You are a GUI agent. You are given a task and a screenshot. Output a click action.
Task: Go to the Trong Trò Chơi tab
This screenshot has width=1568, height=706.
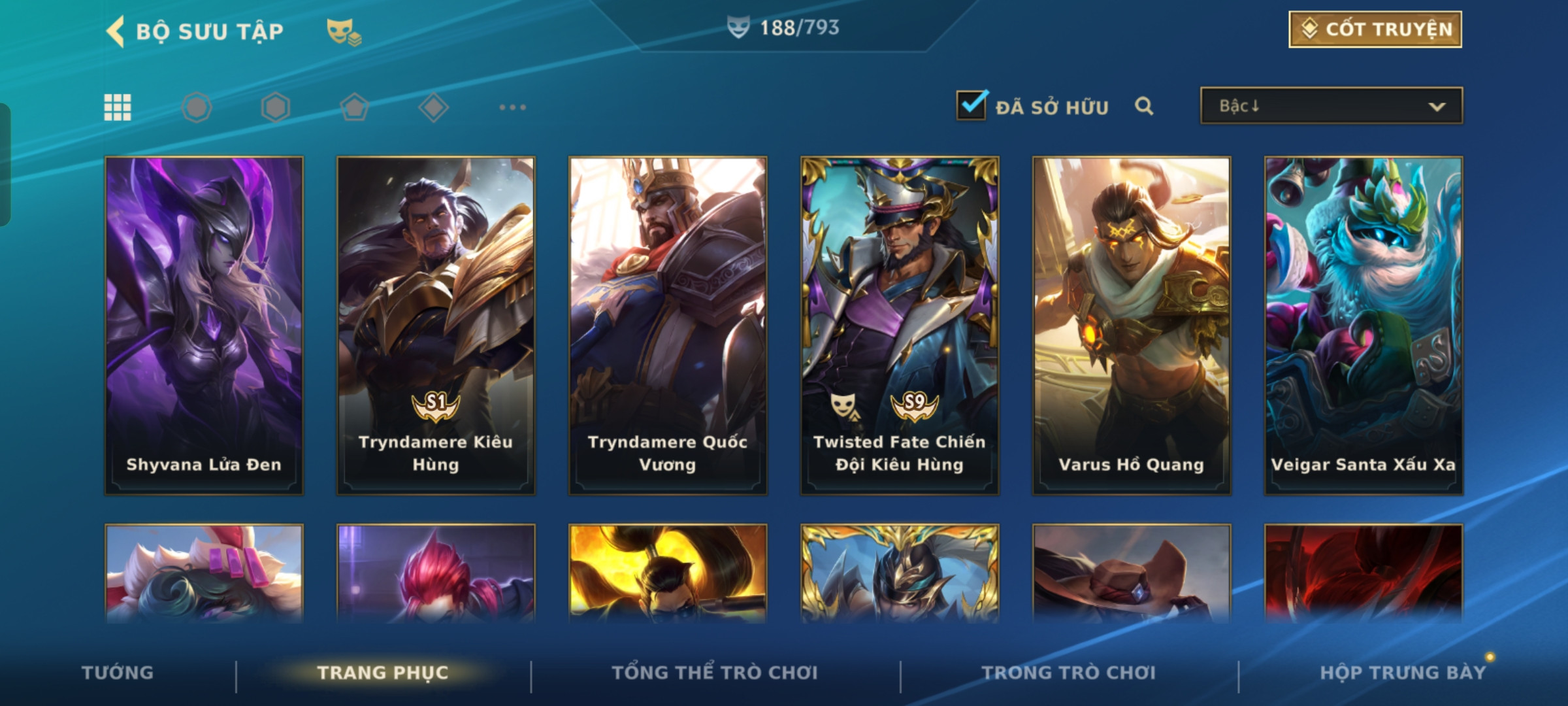[x=1069, y=673]
